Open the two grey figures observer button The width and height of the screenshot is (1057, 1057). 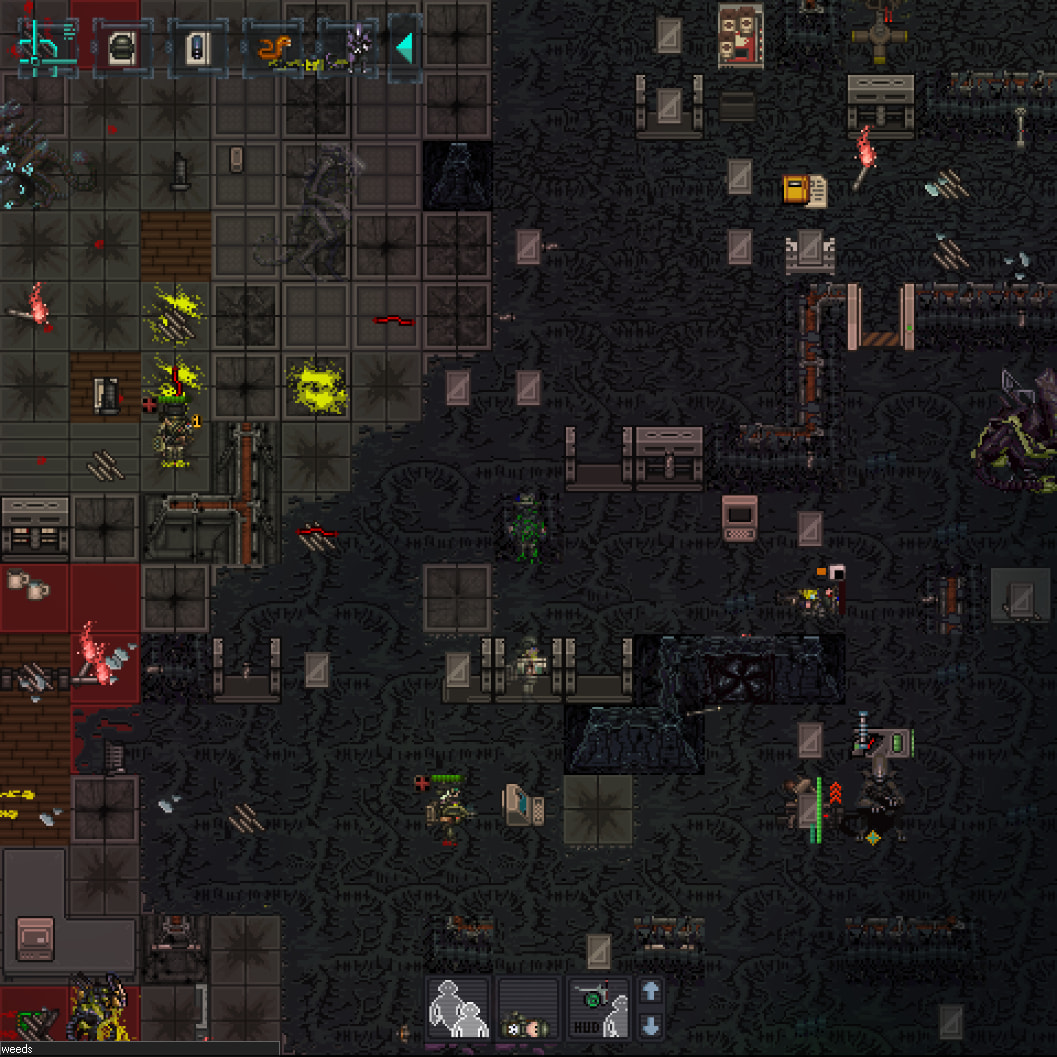point(458,1008)
